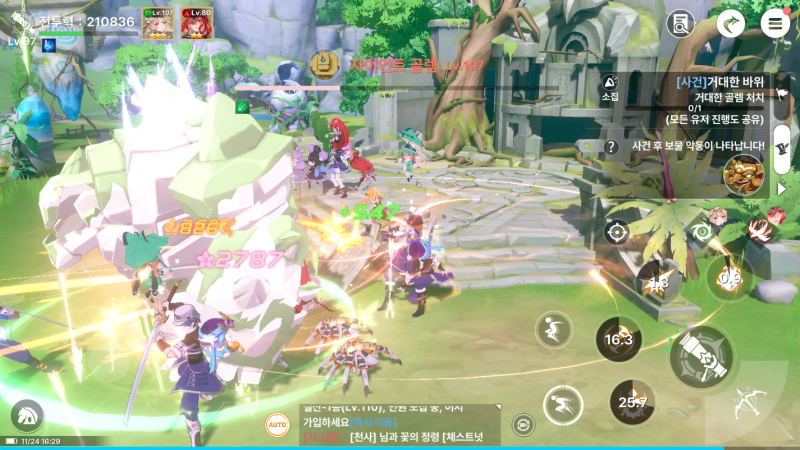Image resolution: width=800 pixels, height=450 pixels.
Task: Tap the crosshair target lock icon
Action: point(617,232)
